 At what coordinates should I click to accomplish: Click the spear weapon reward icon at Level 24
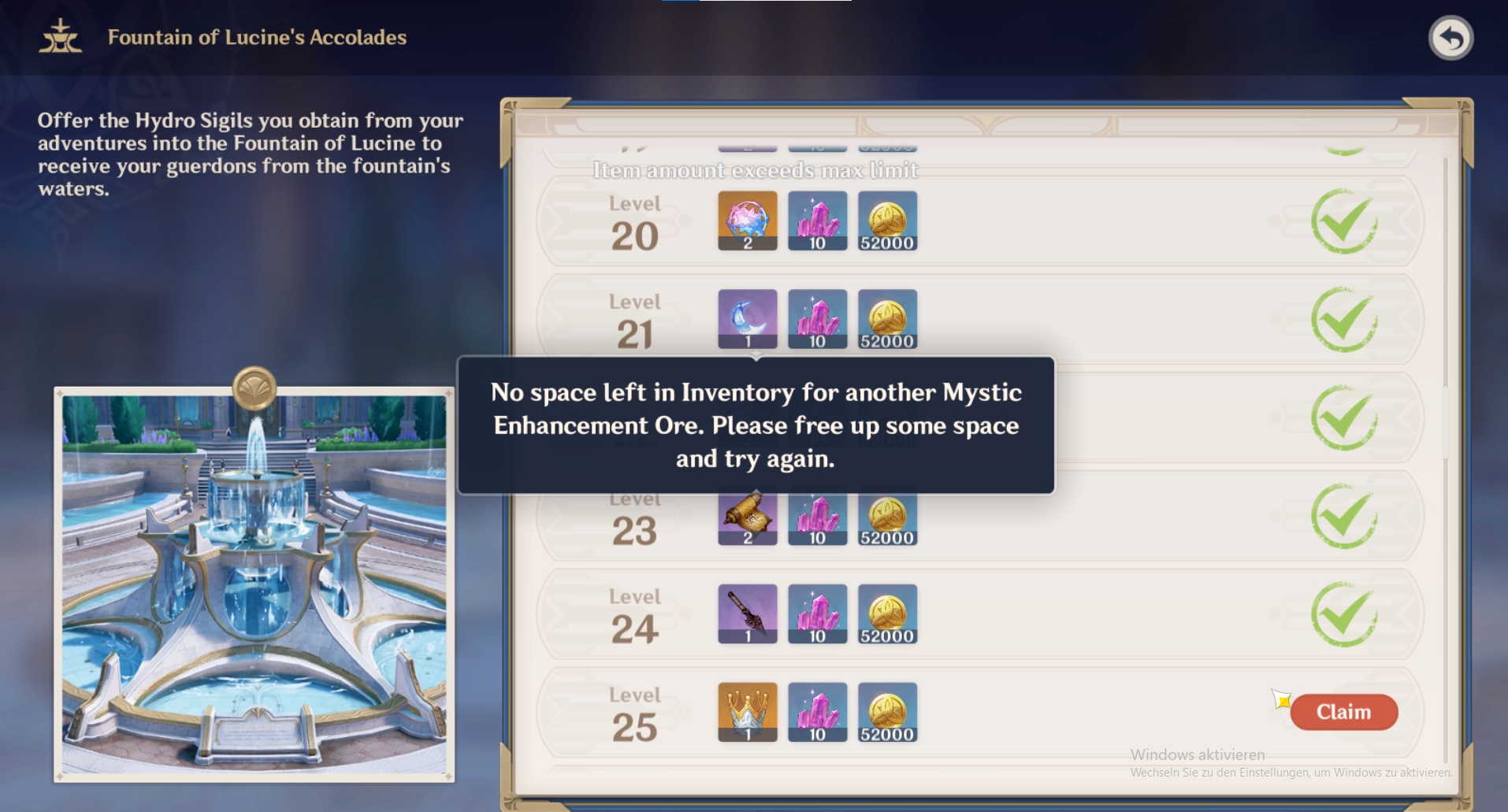747,614
